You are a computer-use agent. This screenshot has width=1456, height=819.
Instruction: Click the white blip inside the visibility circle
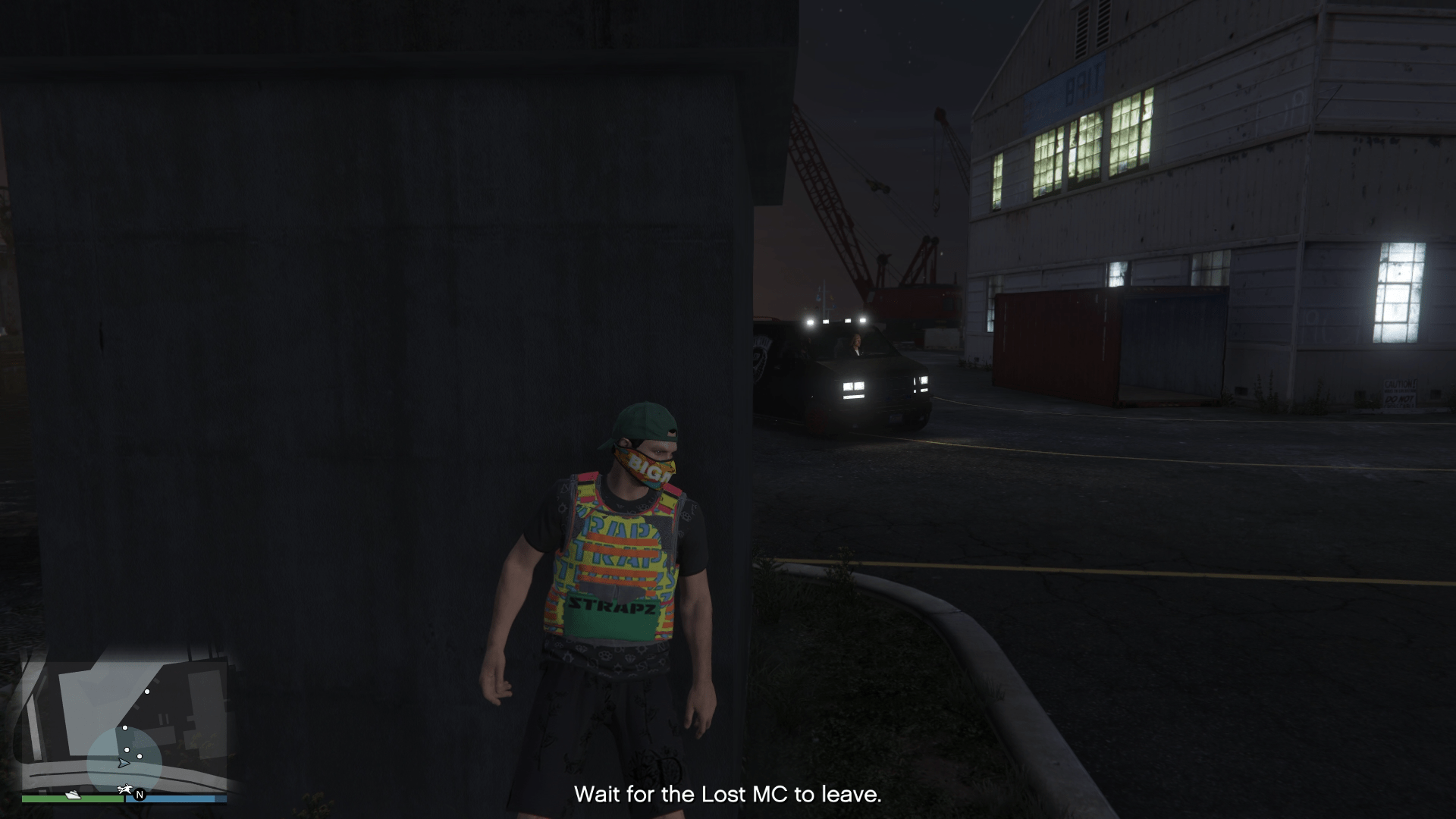point(140,756)
